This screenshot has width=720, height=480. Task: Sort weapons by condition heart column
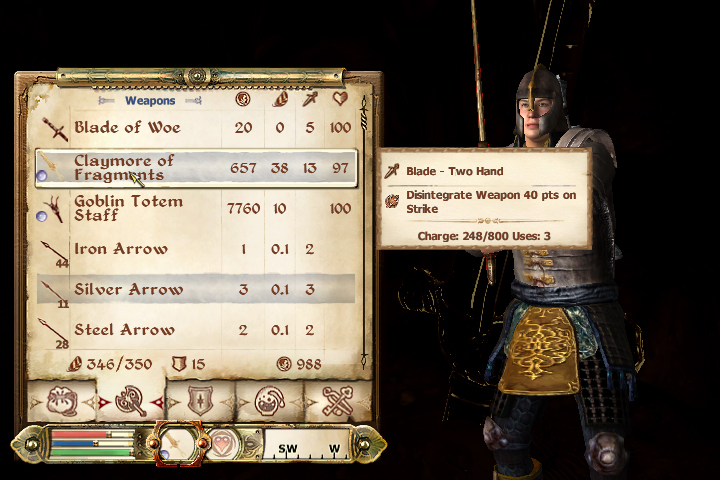click(341, 100)
